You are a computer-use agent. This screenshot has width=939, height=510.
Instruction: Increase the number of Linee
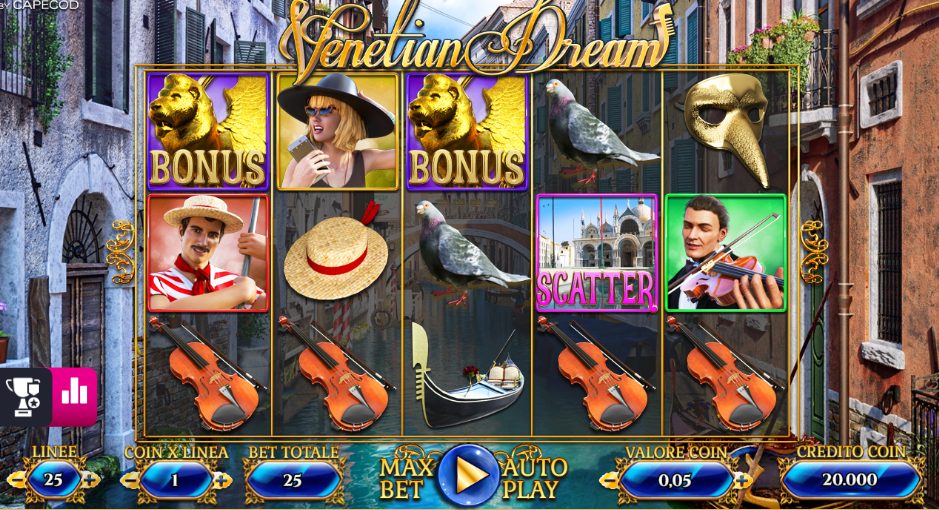pyautogui.click(x=91, y=480)
